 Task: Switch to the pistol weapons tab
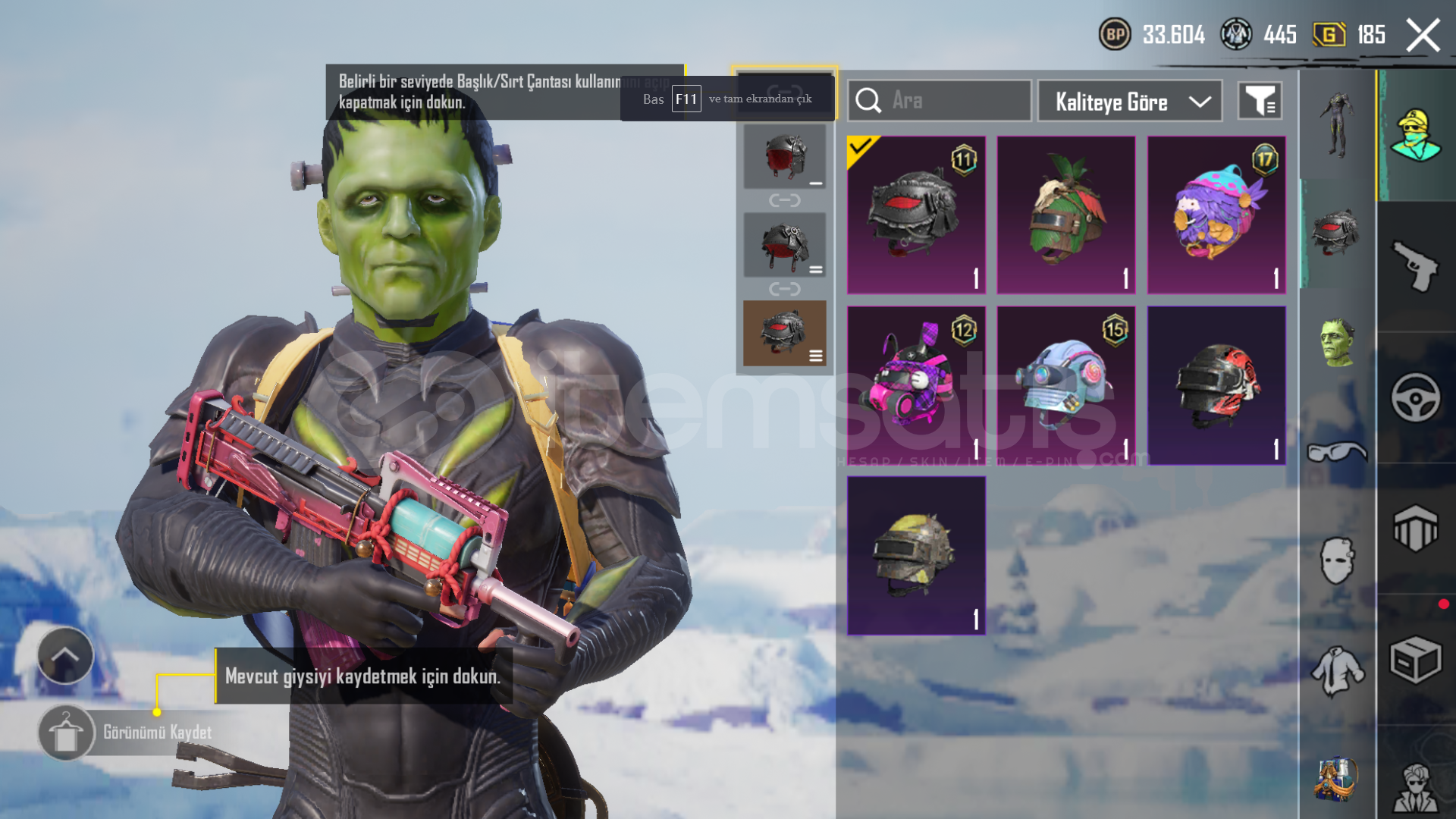[1415, 265]
